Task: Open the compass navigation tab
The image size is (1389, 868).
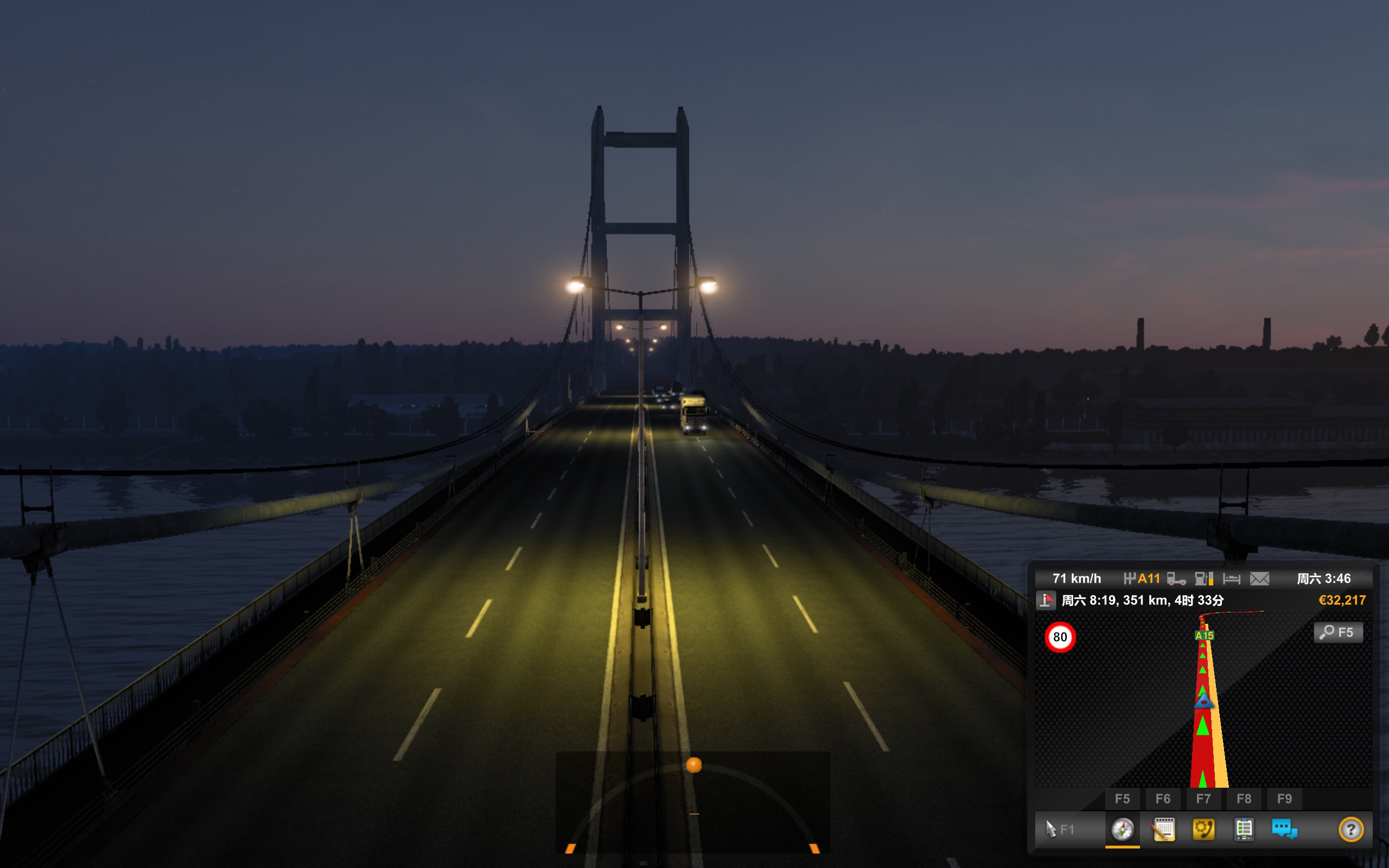Action: 1122,829
